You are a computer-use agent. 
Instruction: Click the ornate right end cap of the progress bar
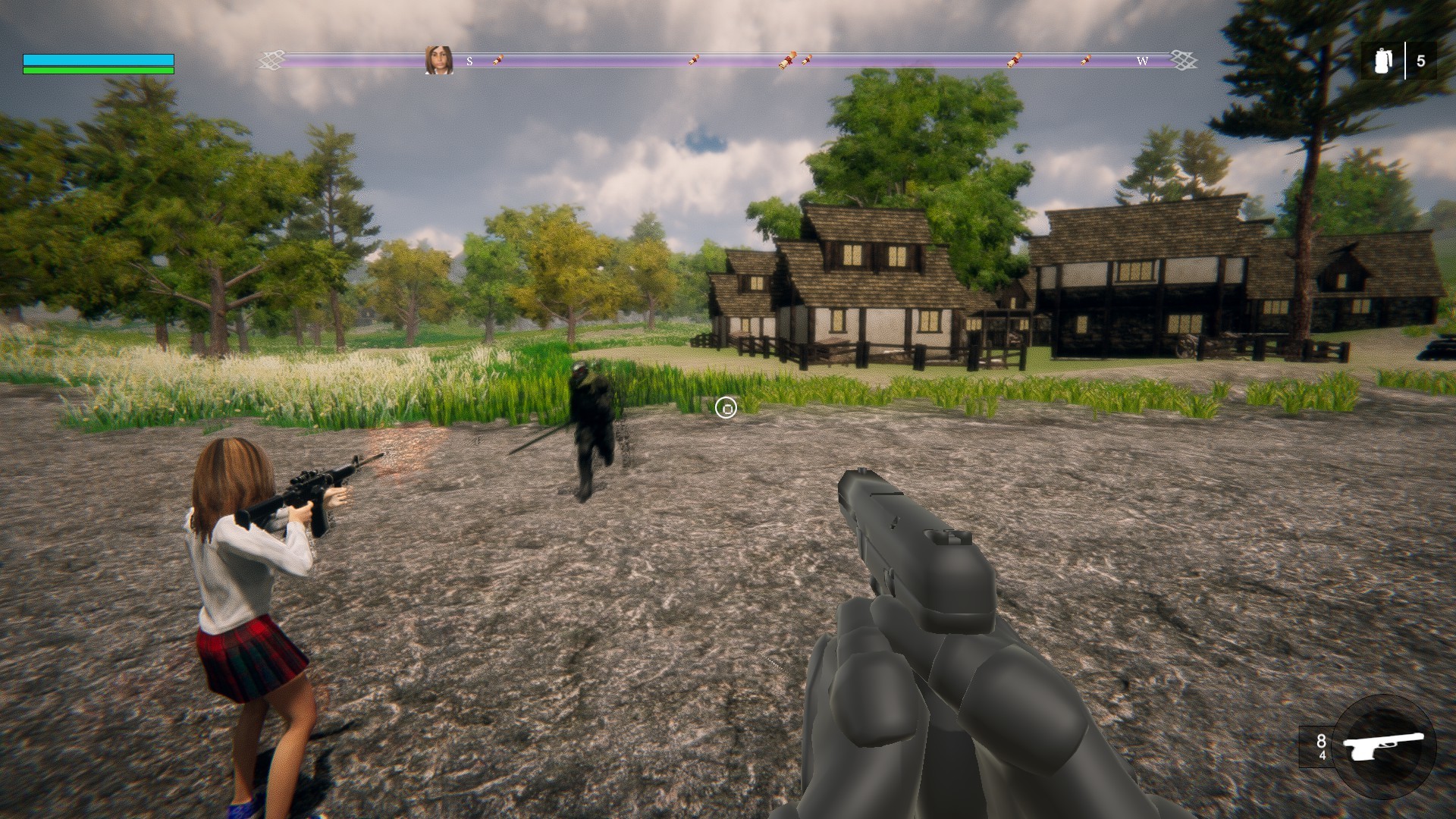click(x=1181, y=58)
